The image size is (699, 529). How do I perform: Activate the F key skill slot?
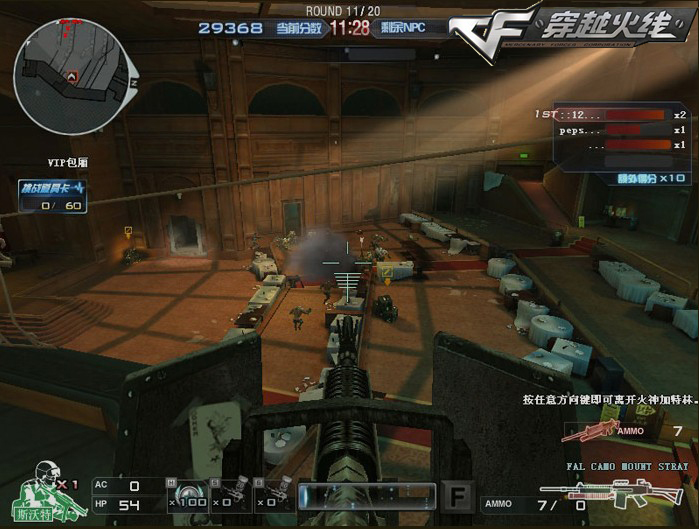tap(457, 497)
